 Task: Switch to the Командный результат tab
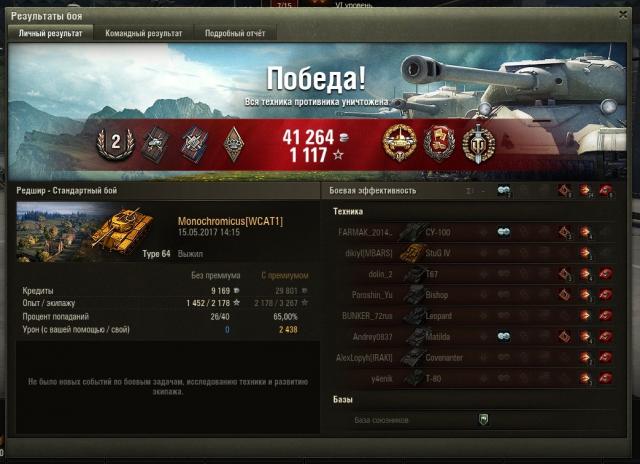tap(144, 33)
